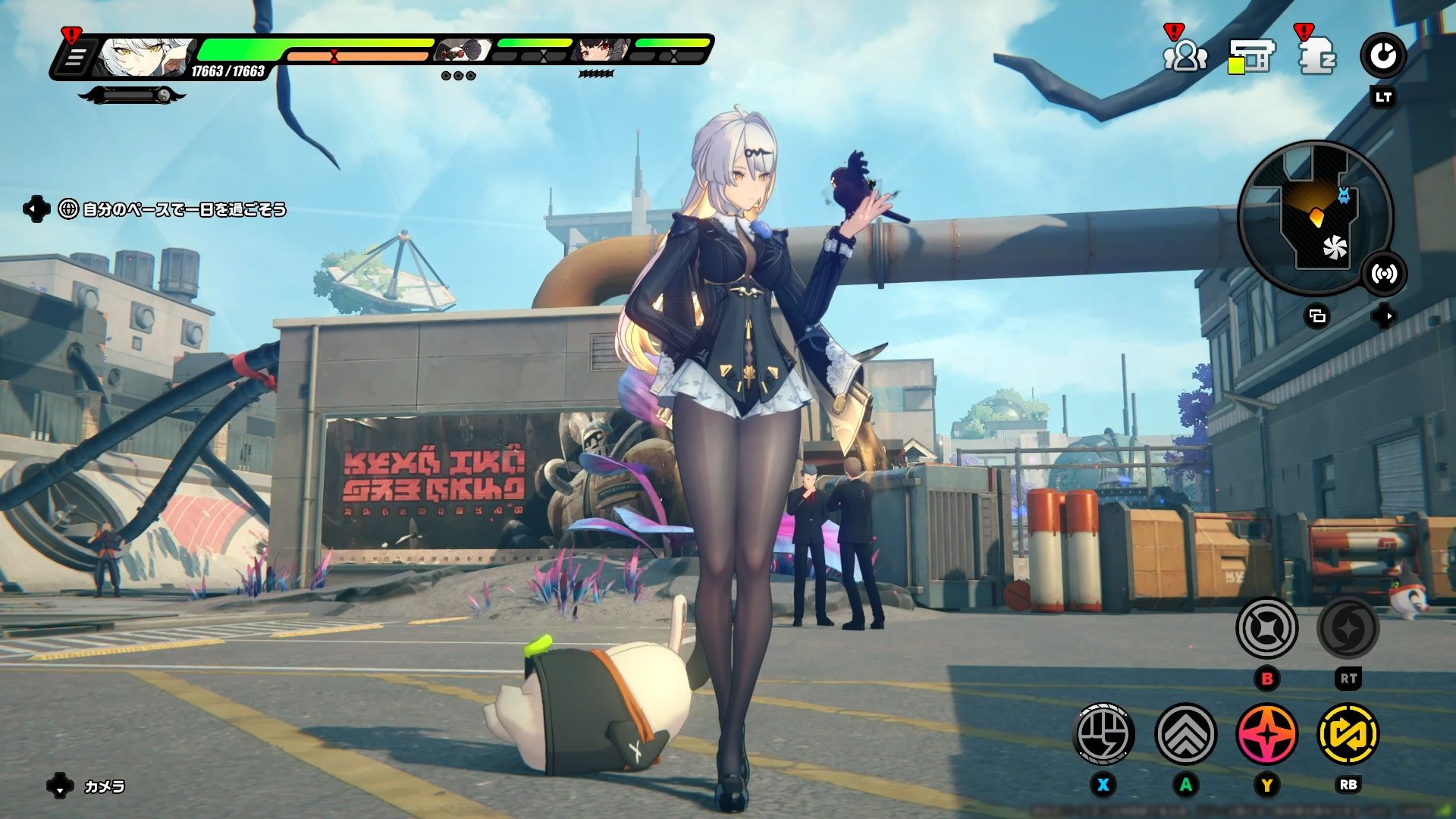Use the red four-point star special skill

click(1266, 734)
